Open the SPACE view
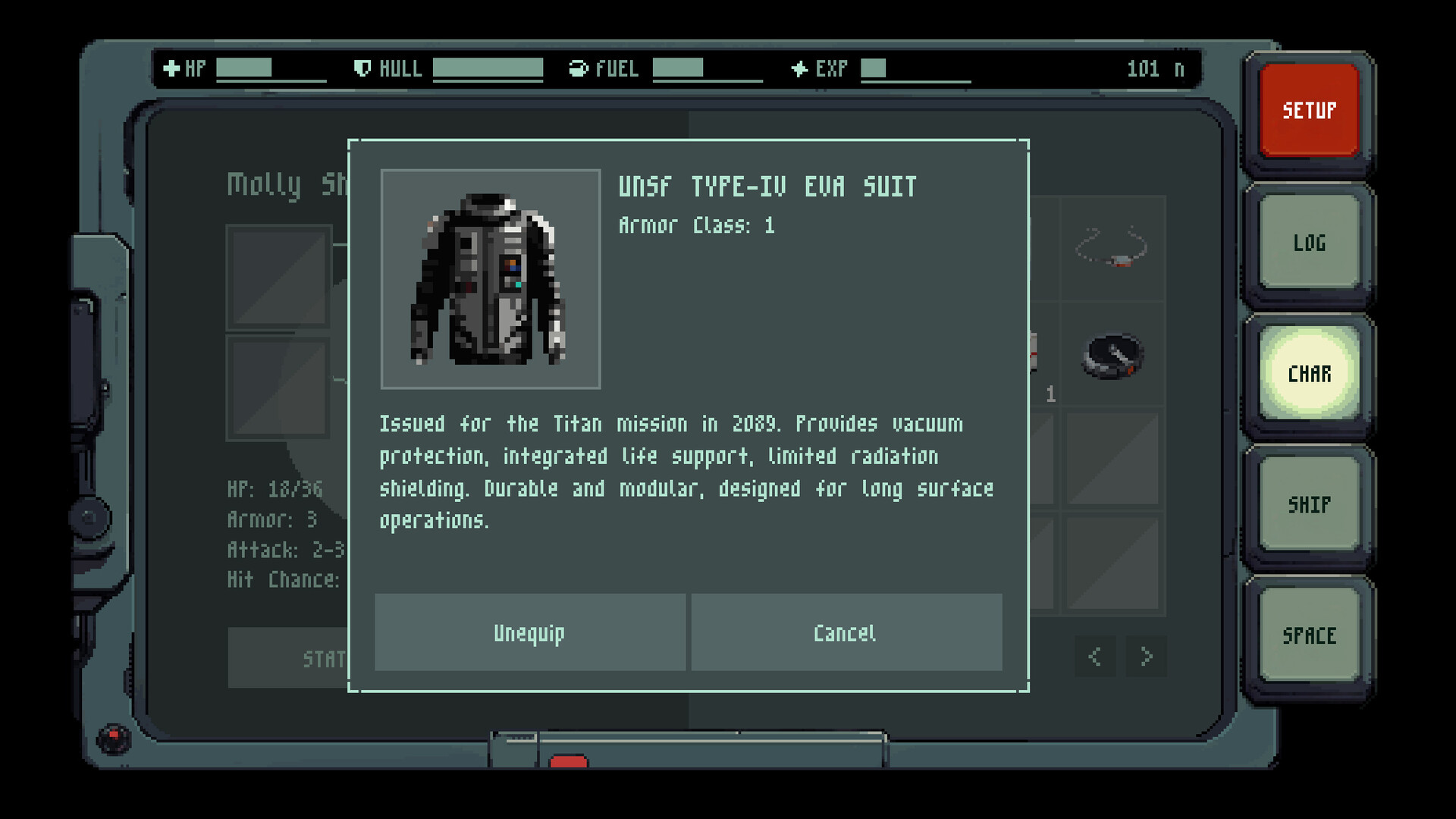 [1310, 635]
